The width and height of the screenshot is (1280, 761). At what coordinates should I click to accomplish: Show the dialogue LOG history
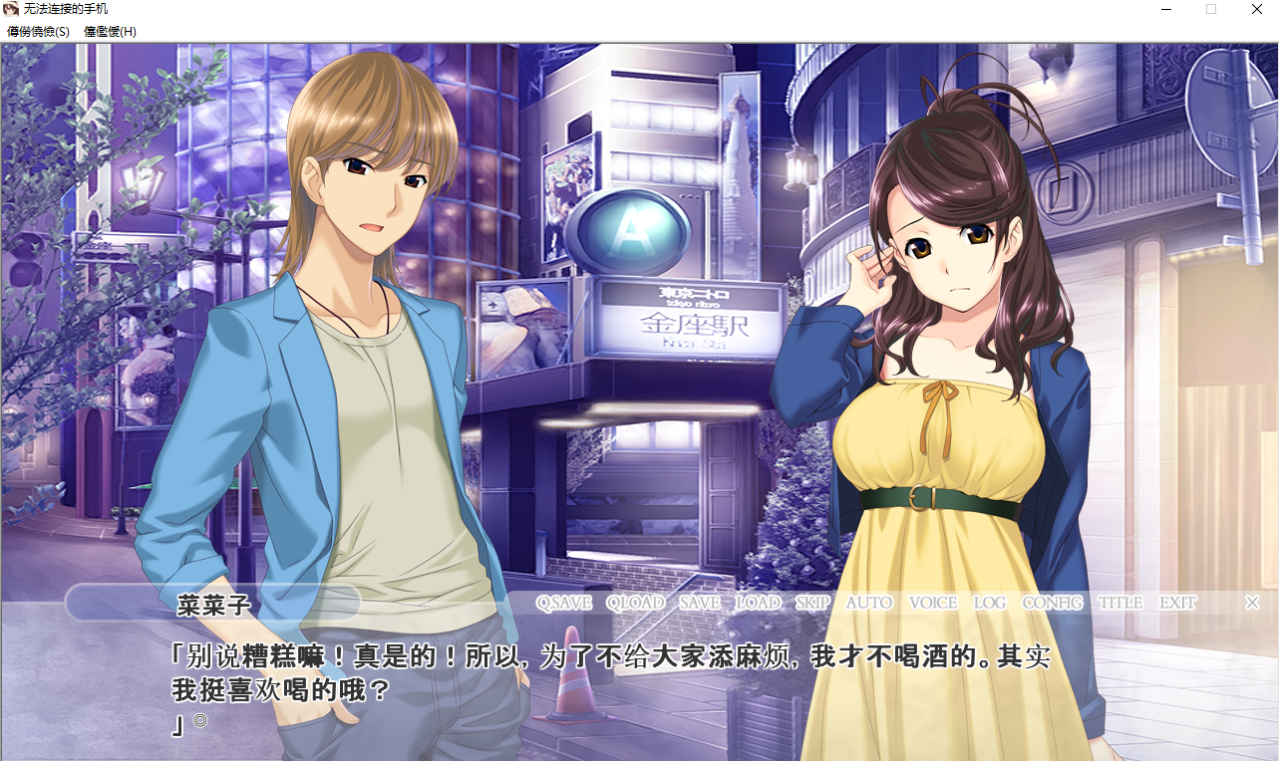click(x=990, y=603)
